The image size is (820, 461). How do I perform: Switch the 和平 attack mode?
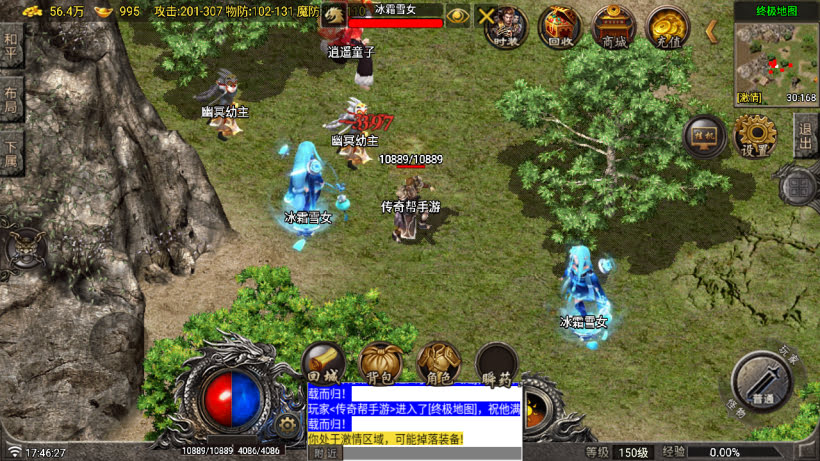11,44
